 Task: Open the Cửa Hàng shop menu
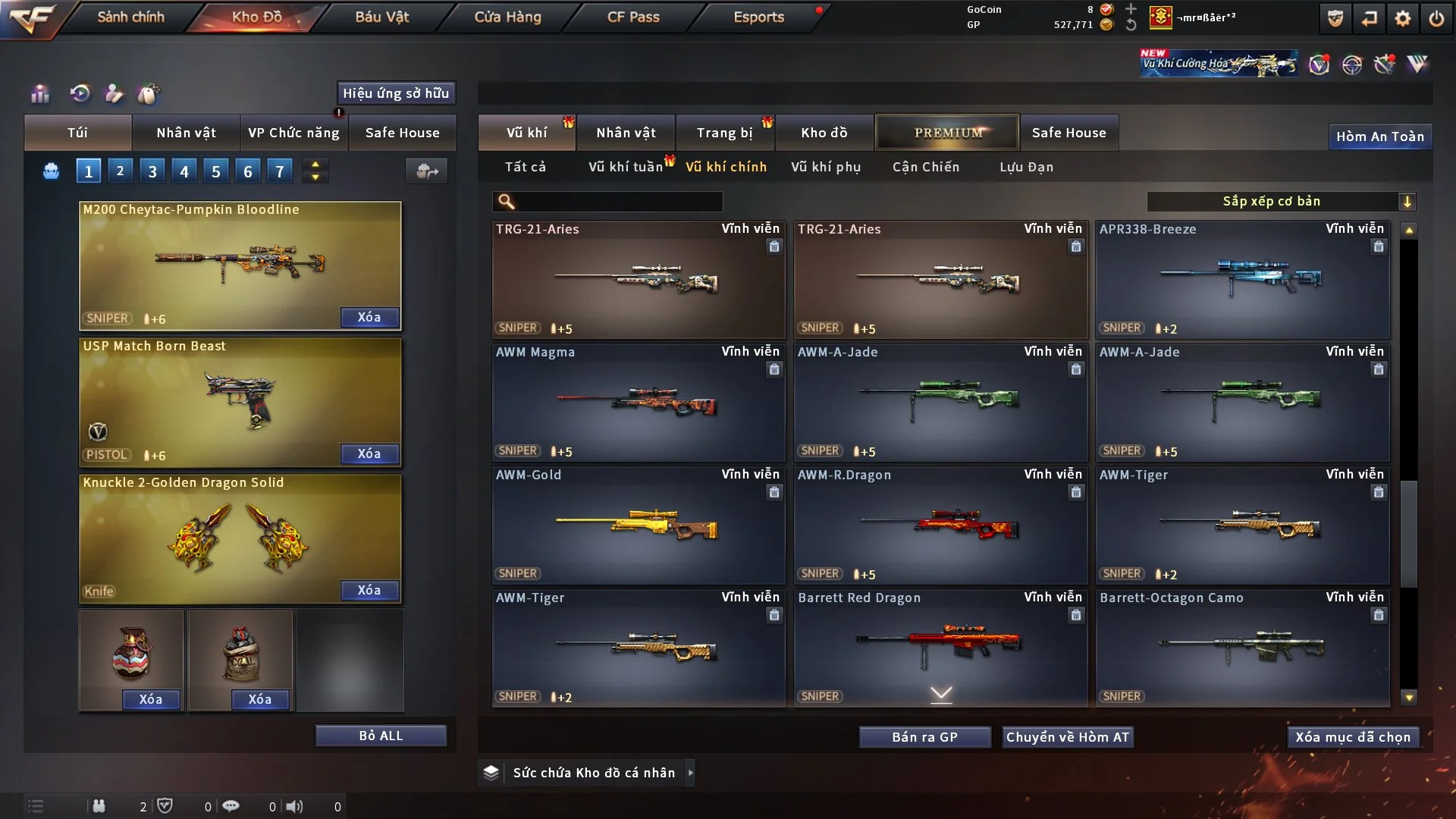[507, 17]
